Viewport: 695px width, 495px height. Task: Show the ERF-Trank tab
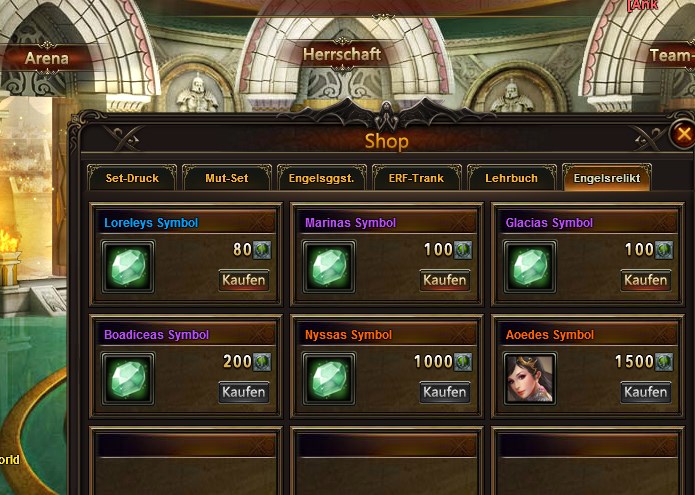(x=416, y=178)
